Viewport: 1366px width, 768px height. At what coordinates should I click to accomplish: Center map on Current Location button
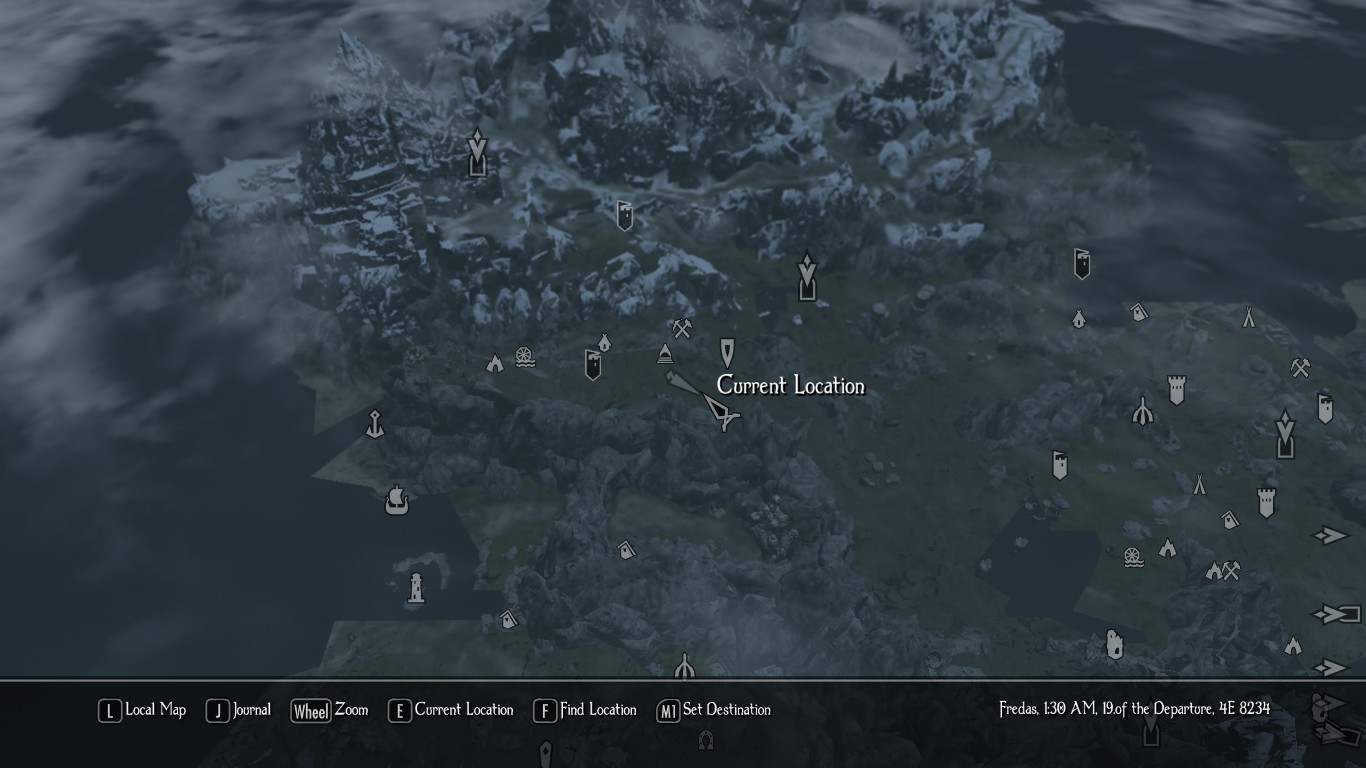tap(451, 710)
